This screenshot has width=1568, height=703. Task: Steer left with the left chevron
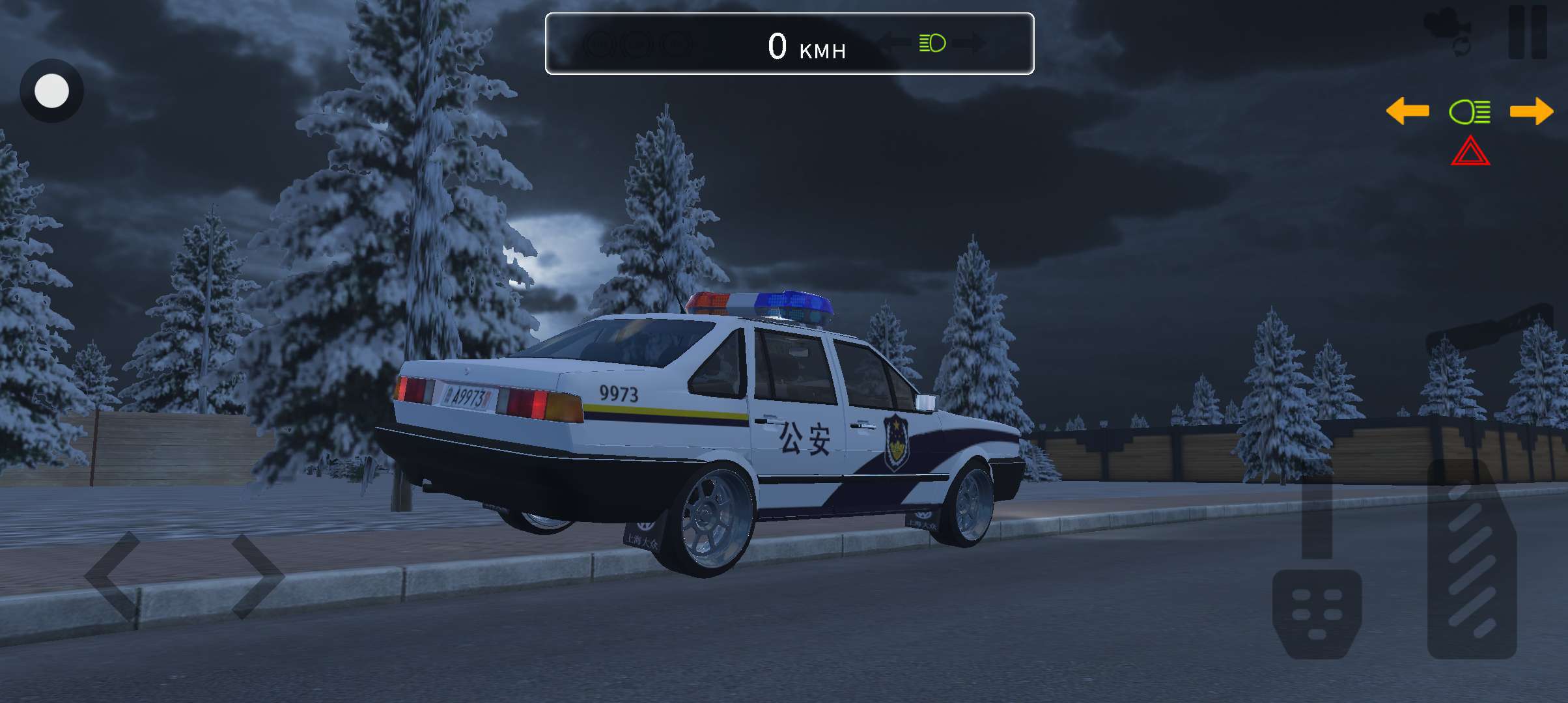(x=114, y=576)
